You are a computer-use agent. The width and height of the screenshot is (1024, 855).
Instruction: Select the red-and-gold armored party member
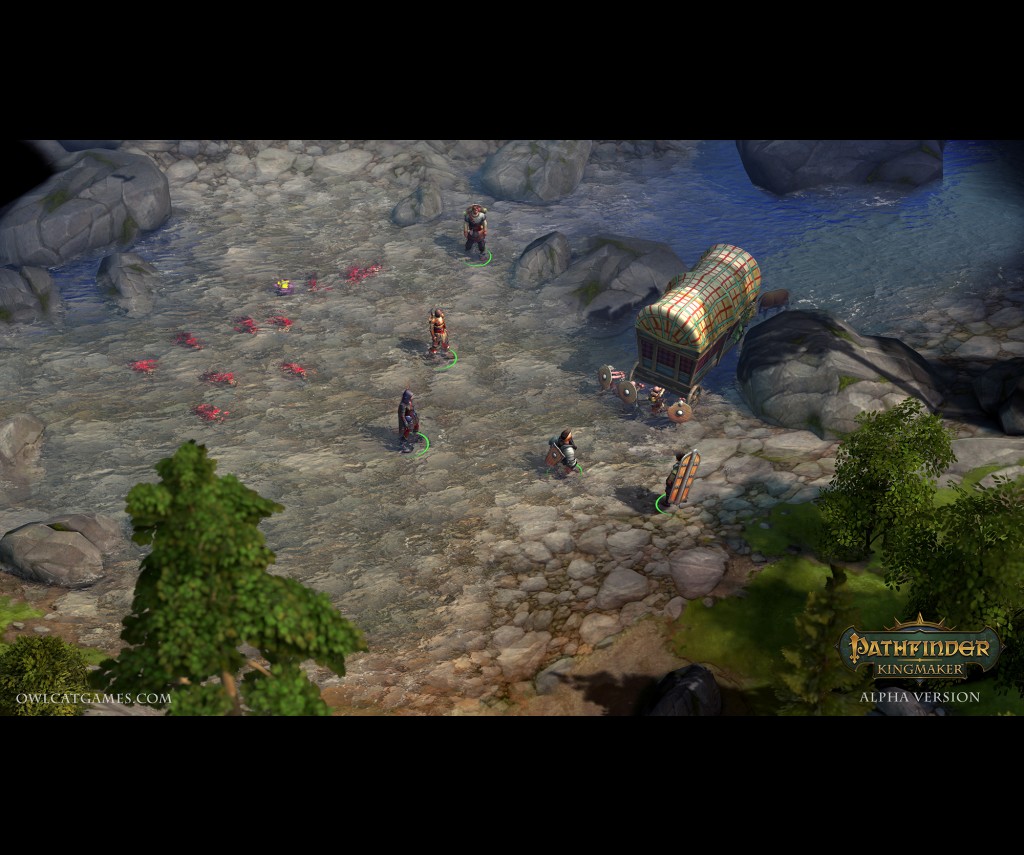[437, 333]
